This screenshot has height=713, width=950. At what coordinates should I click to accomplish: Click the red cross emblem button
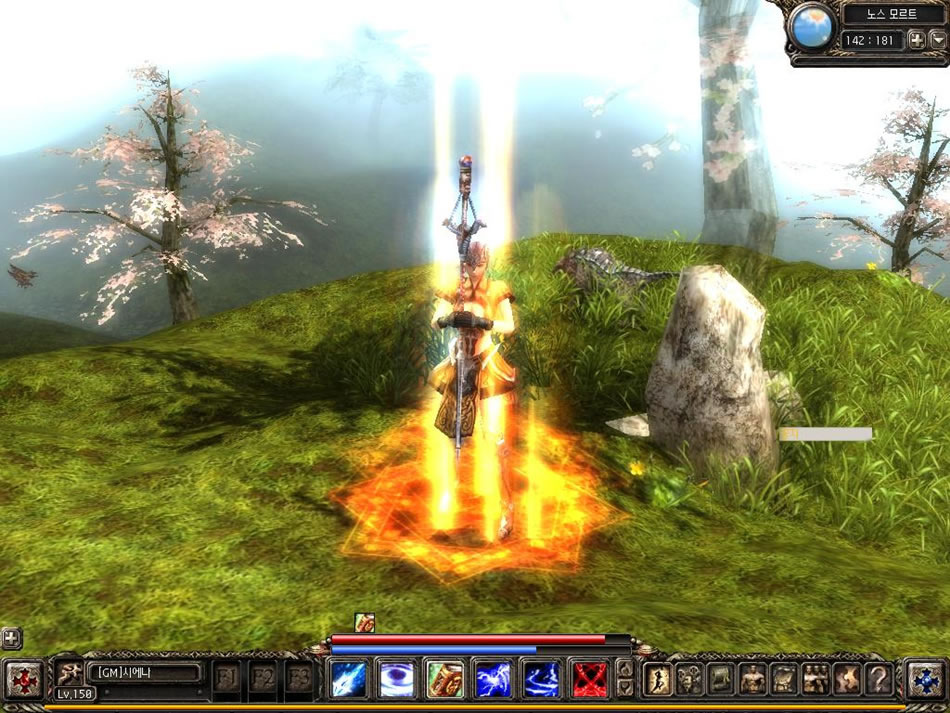coord(23,680)
